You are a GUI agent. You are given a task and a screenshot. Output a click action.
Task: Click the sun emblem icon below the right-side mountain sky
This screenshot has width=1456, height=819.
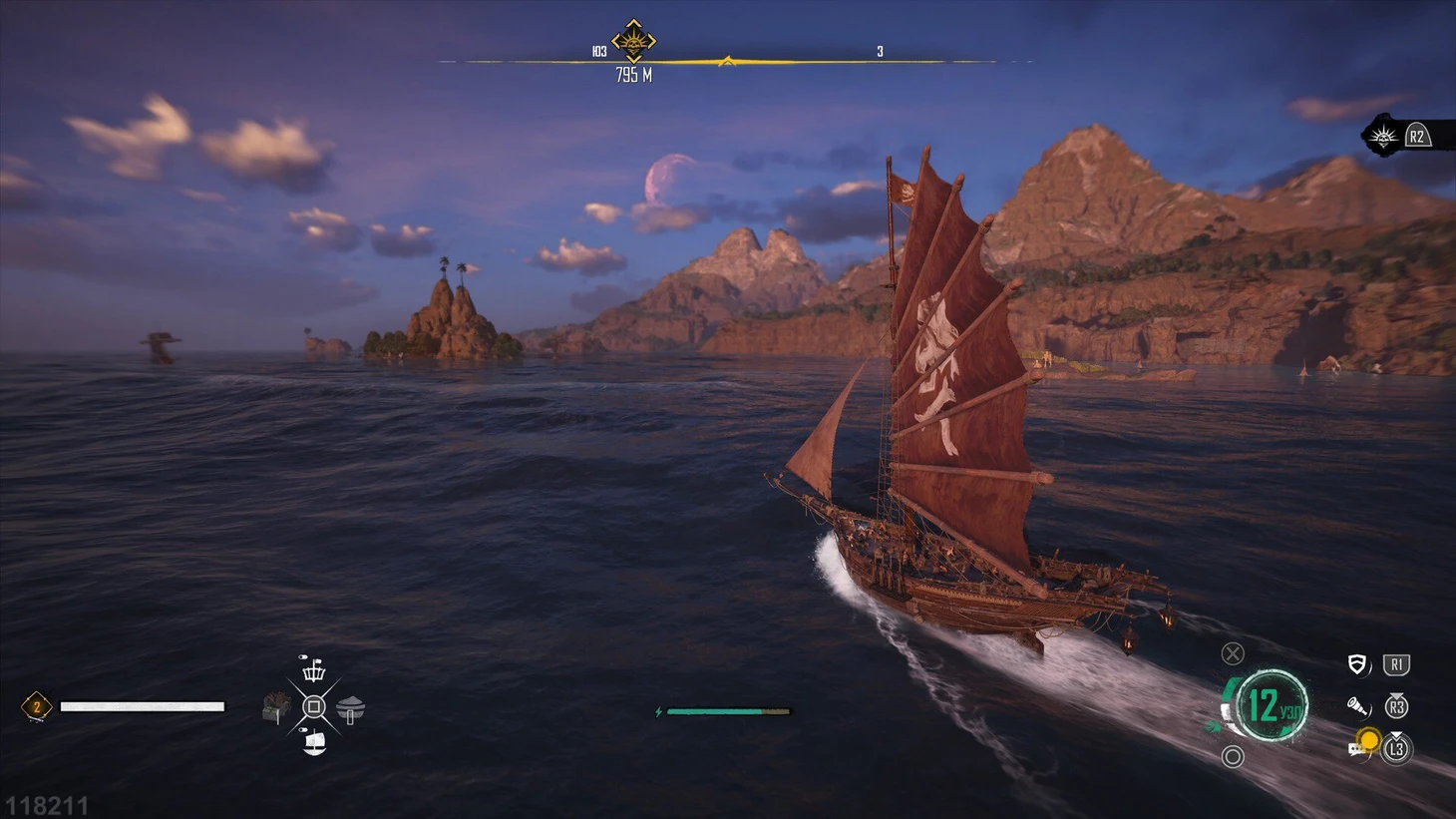click(1383, 137)
